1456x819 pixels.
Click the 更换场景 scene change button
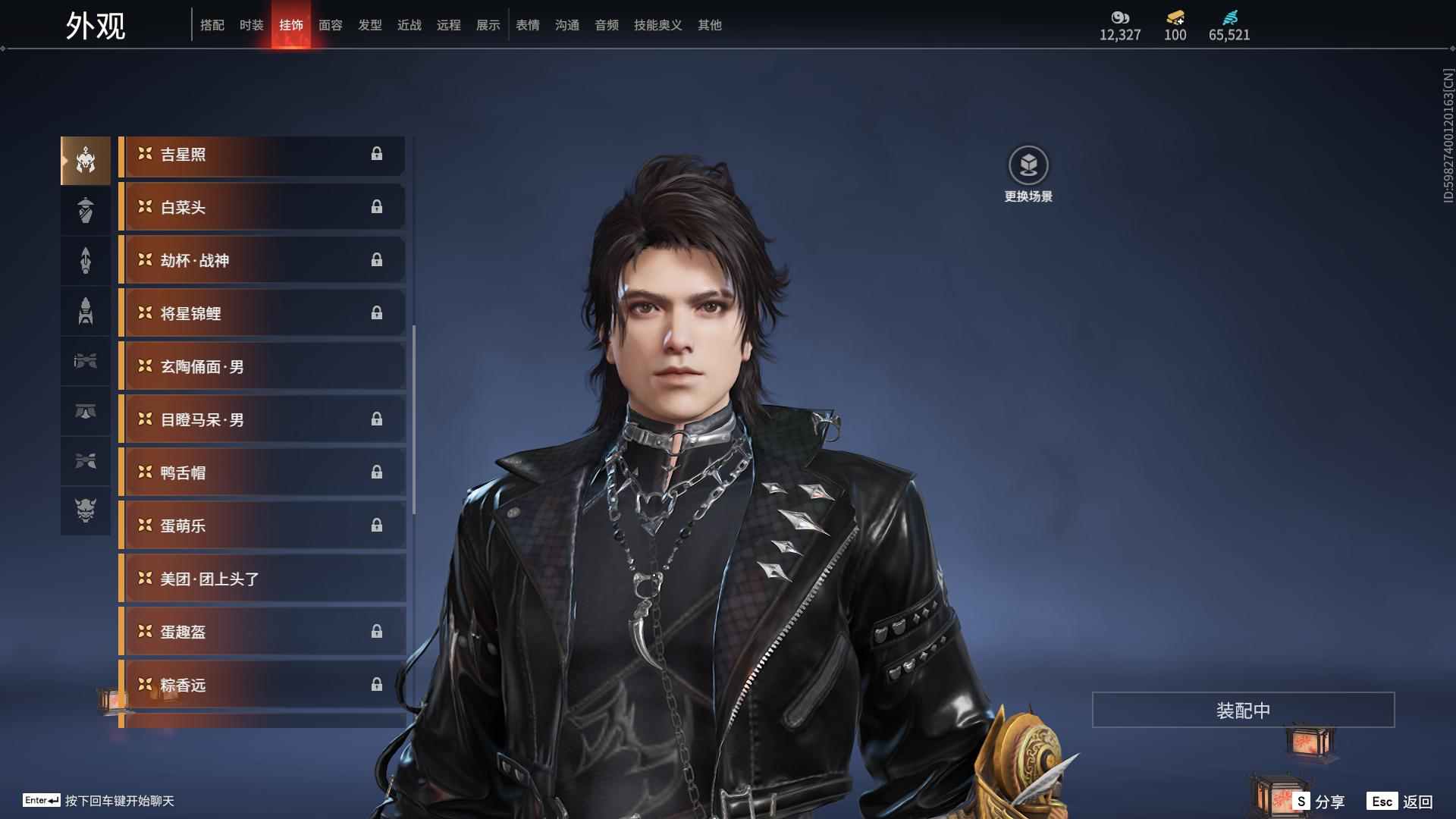(x=1028, y=174)
